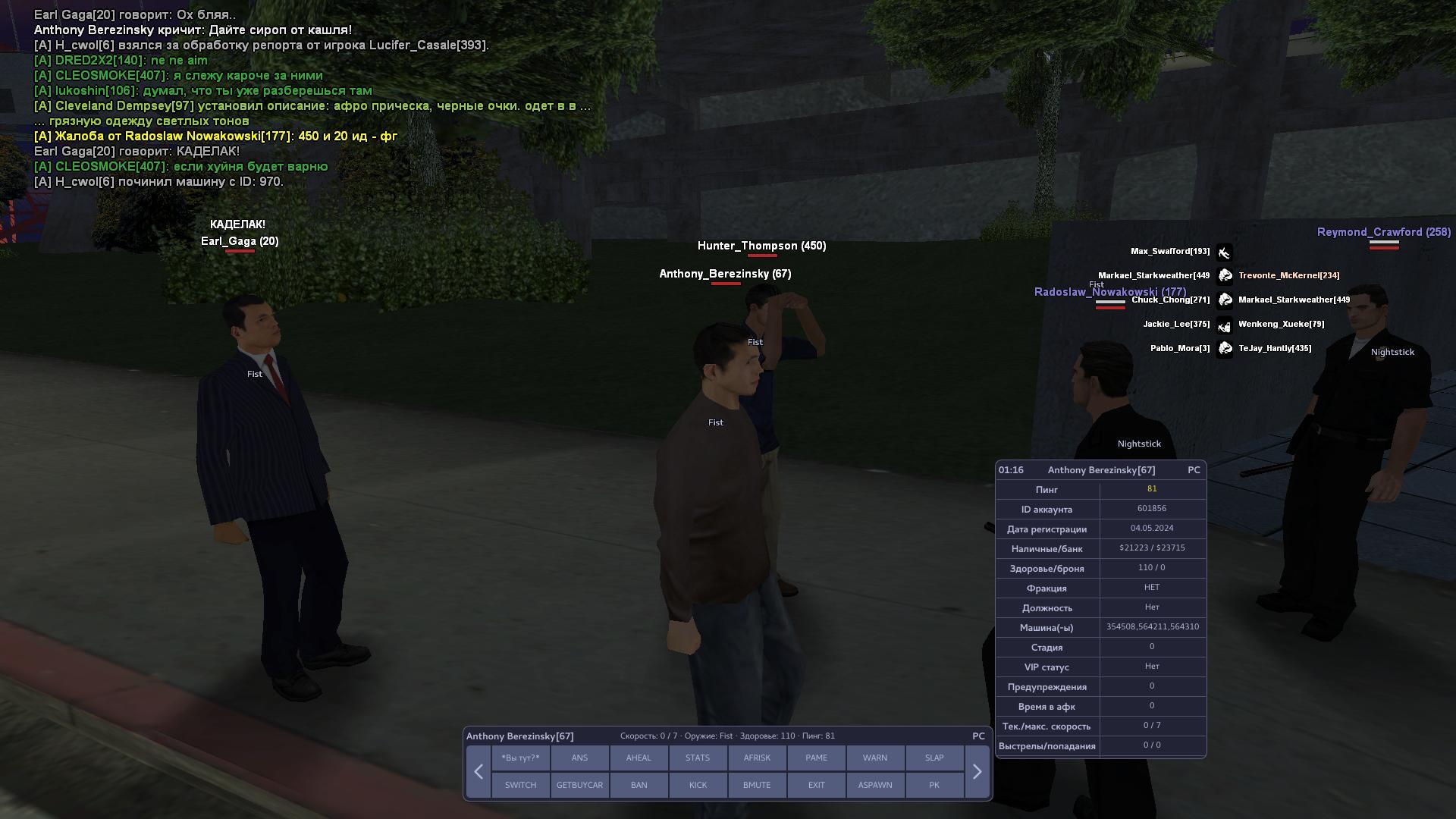Click the "*Вы тут?*" admin button
Screen dimensions: 1456x819
(x=520, y=758)
